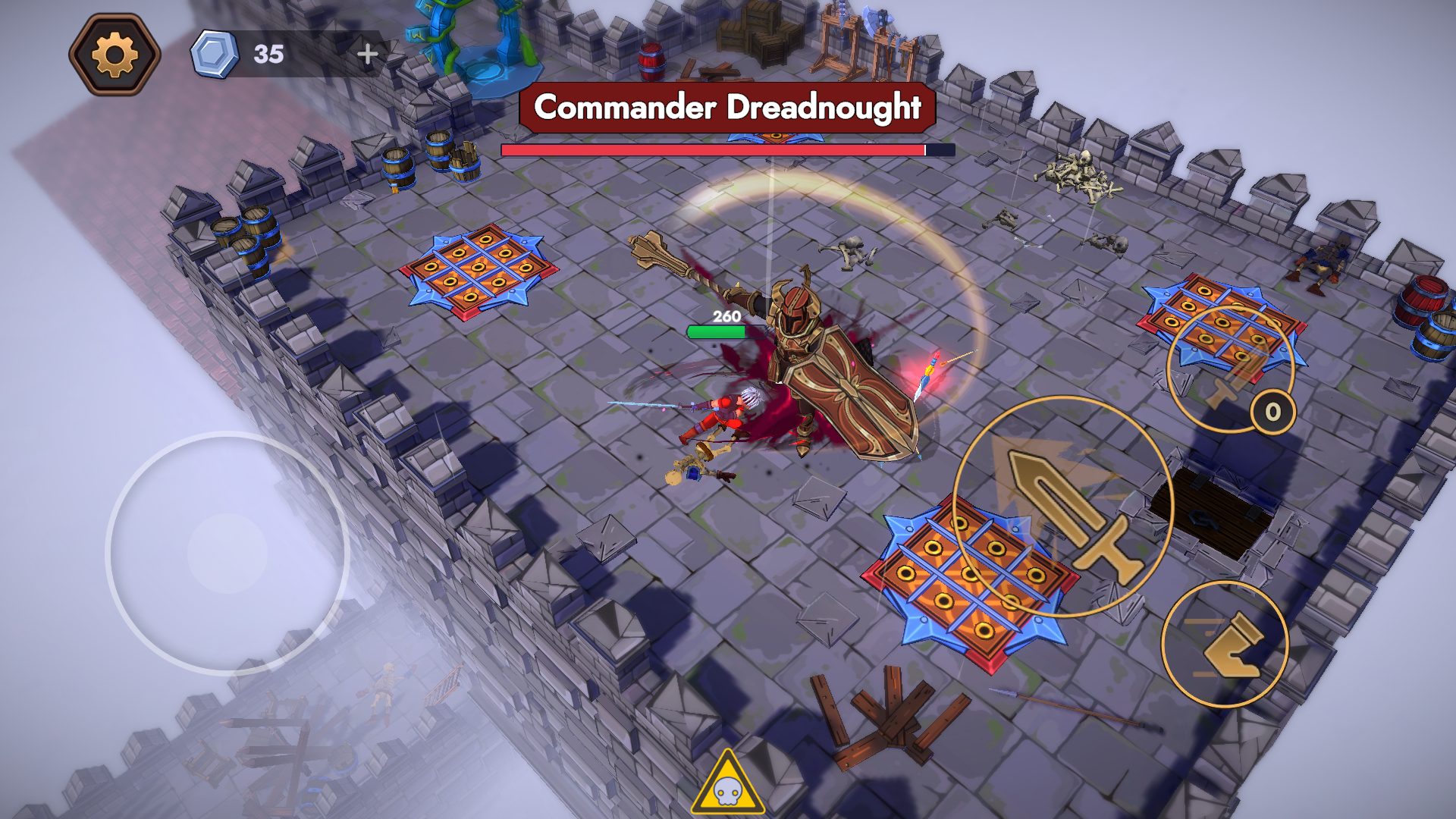Screen dimensions: 1456x819
Task: Tap the yellow skull danger warning icon
Action: pos(729,786)
